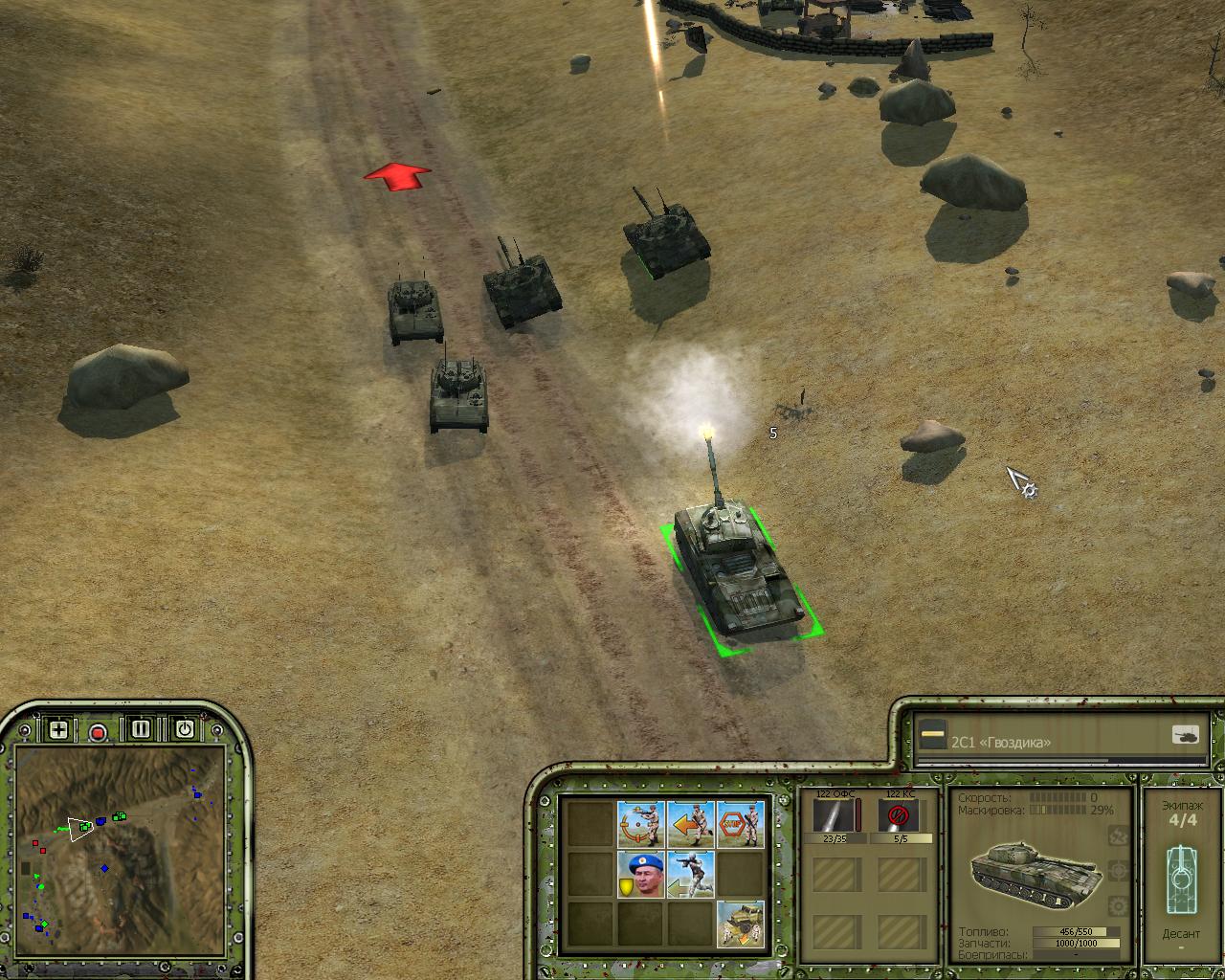
Task: Open the power button menu
Action: 184,729
